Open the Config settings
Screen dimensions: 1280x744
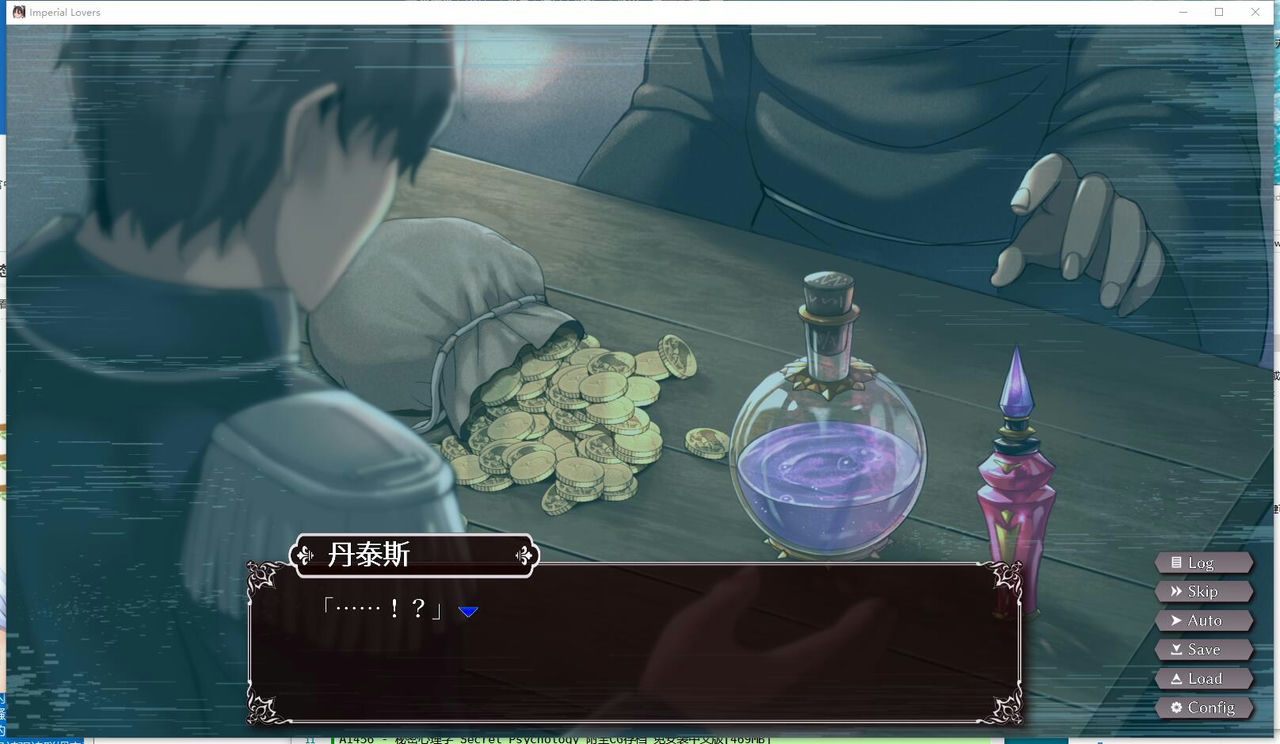pos(1203,708)
